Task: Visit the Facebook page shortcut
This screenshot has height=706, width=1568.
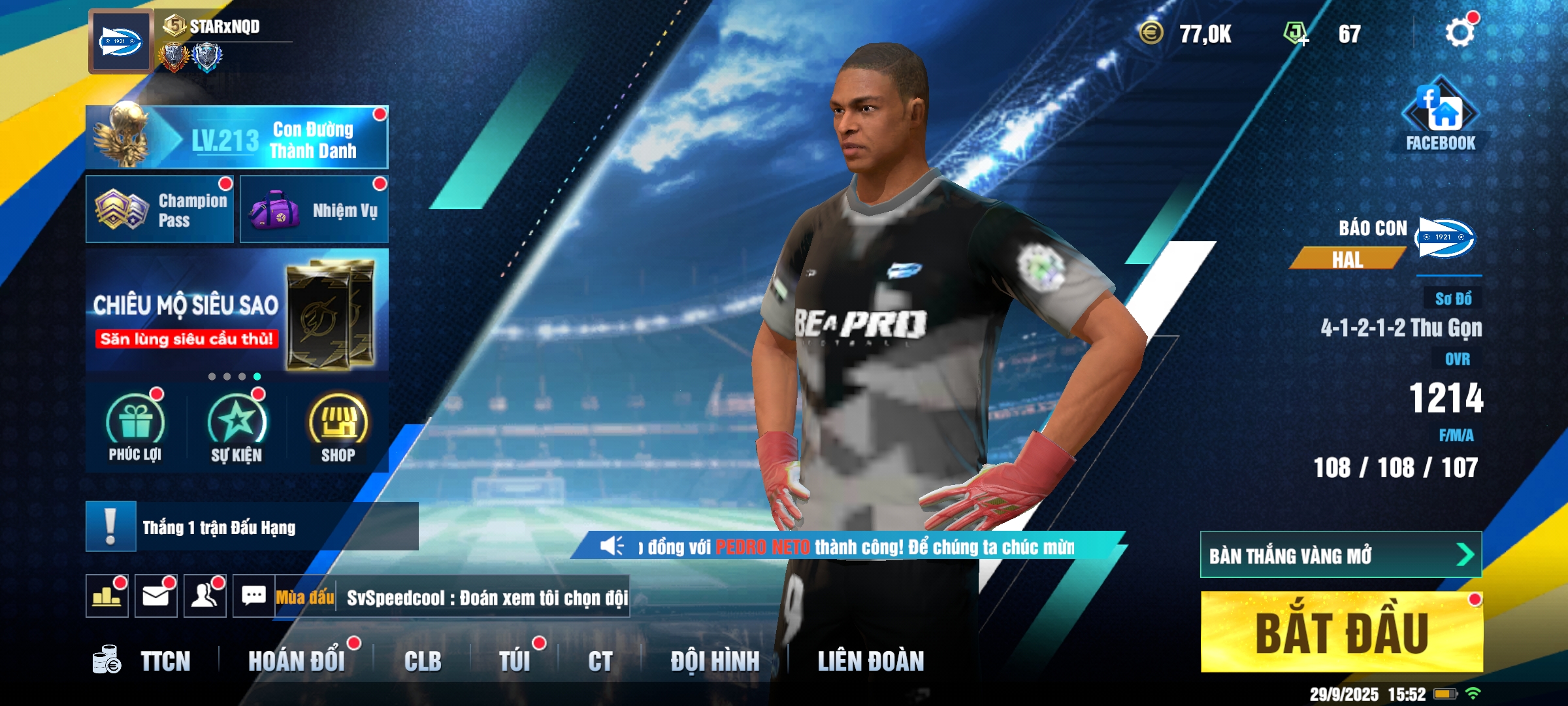Action: 1440,116
